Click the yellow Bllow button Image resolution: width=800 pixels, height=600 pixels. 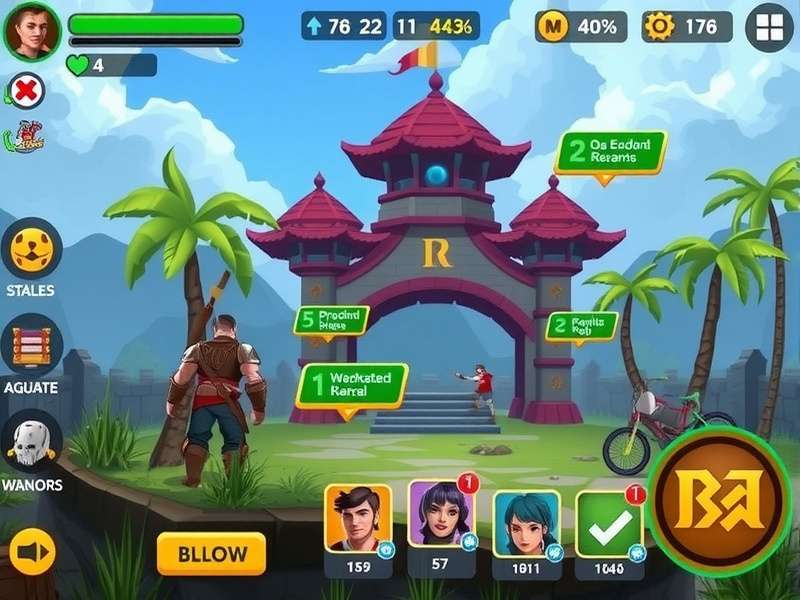[211, 554]
